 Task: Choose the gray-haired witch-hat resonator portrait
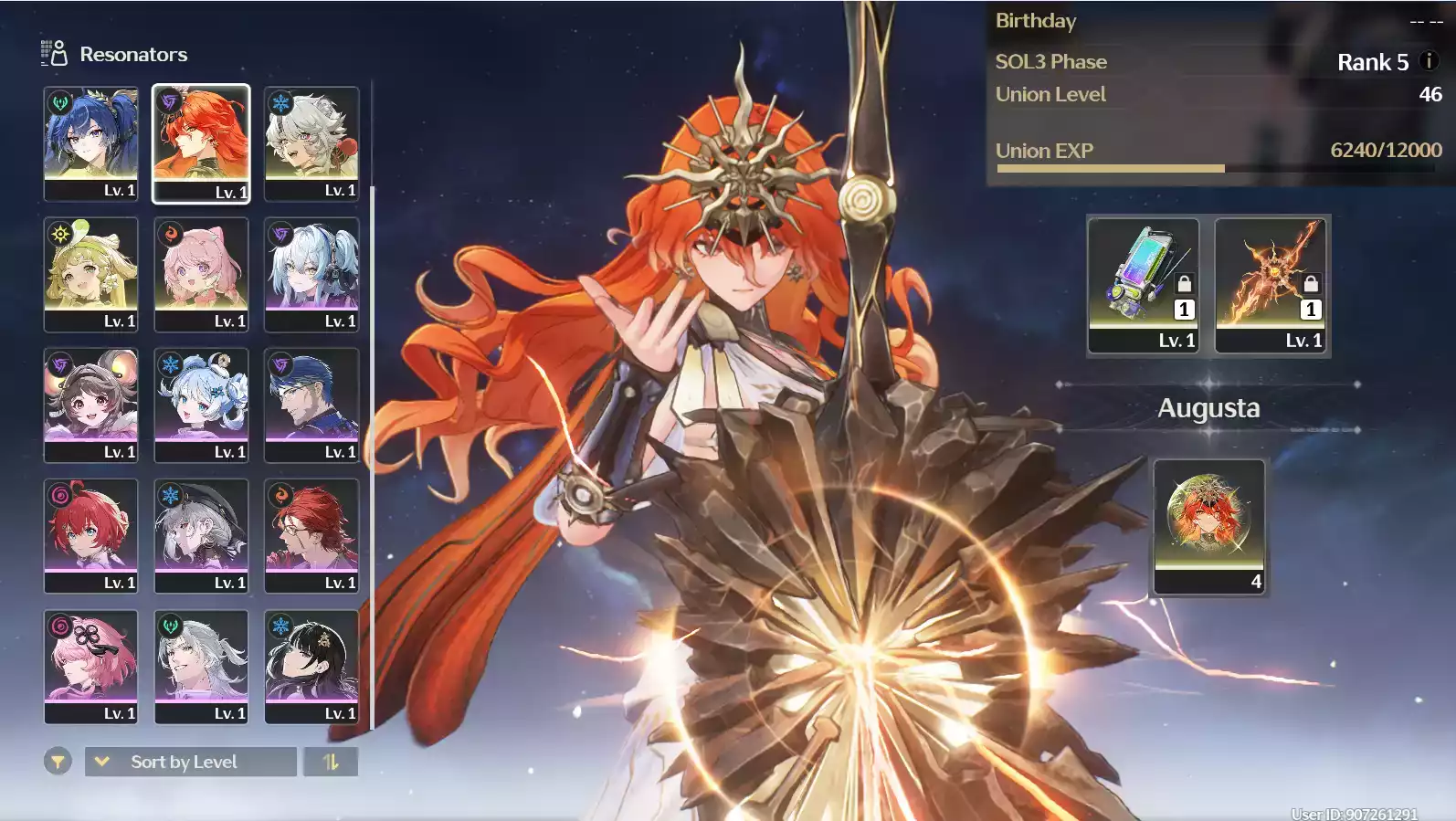201,536
